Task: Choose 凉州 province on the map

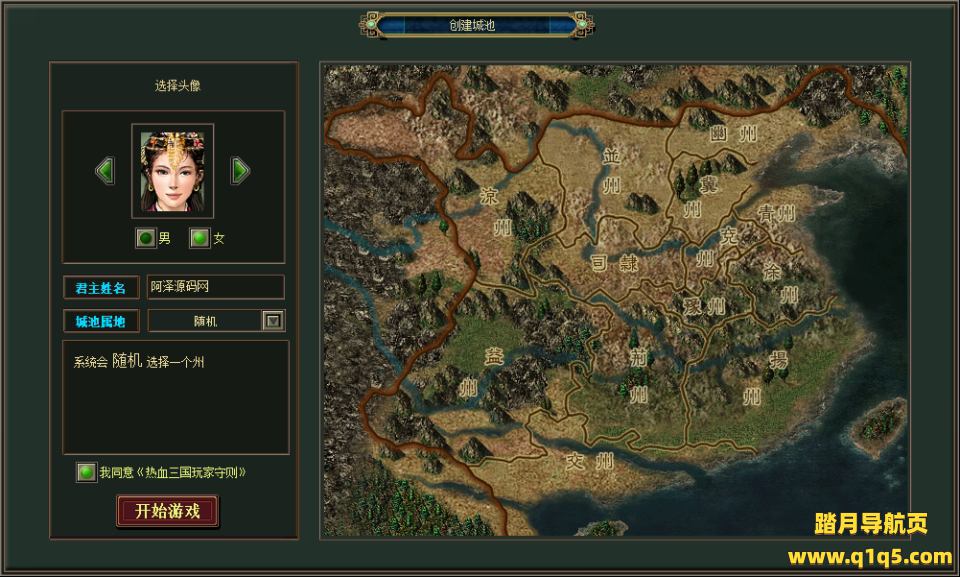Action: coord(496,210)
